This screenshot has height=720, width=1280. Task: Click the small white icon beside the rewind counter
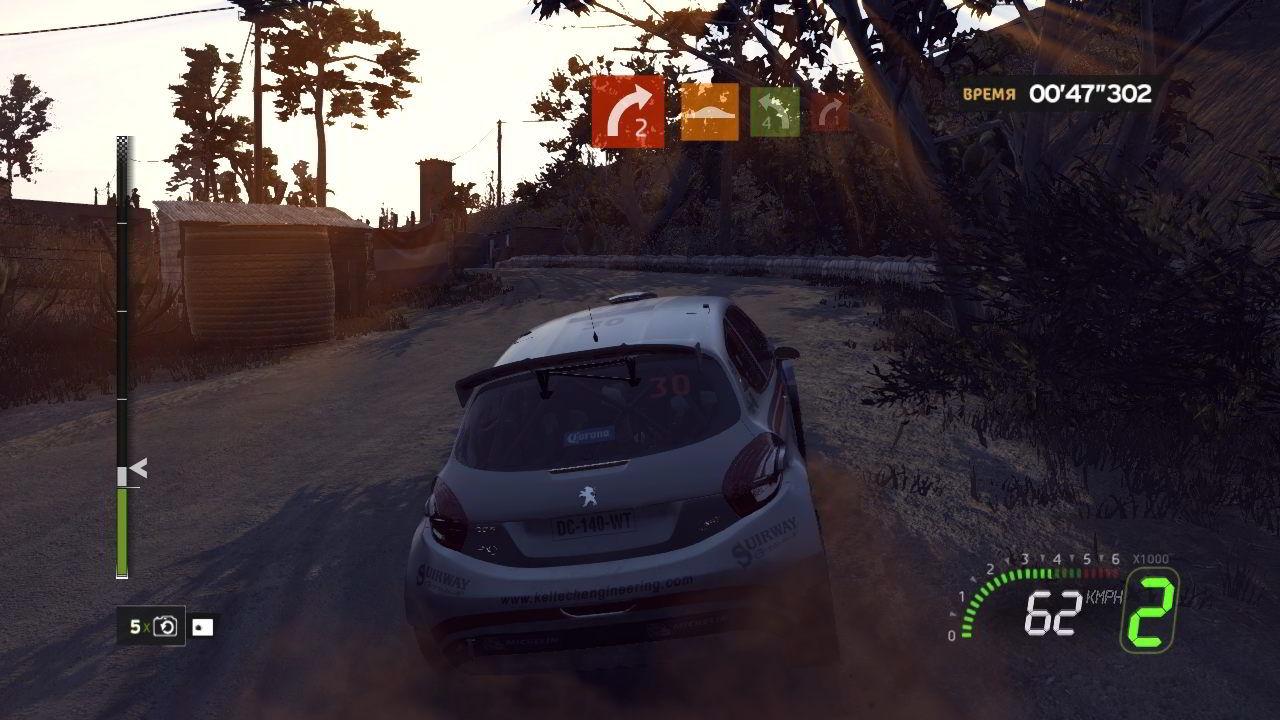coord(203,627)
